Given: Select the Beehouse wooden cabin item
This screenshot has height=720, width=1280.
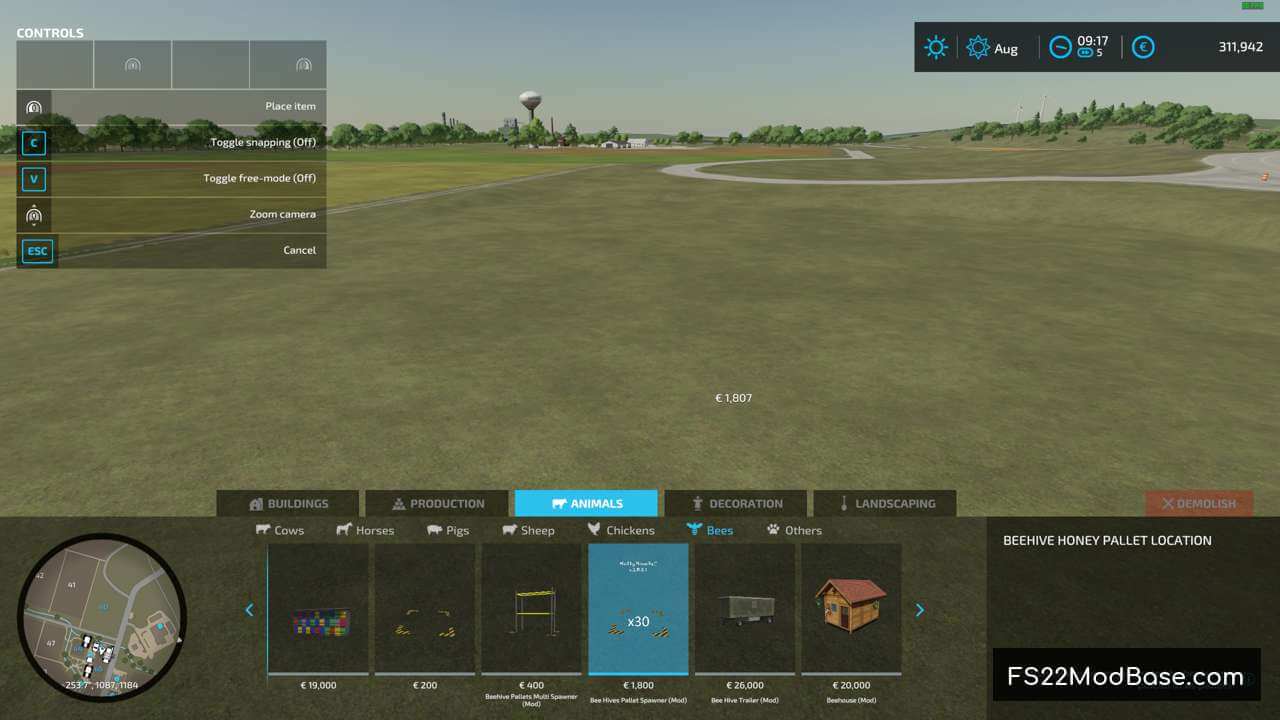Looking at the screenshot, I should (851, 610).
